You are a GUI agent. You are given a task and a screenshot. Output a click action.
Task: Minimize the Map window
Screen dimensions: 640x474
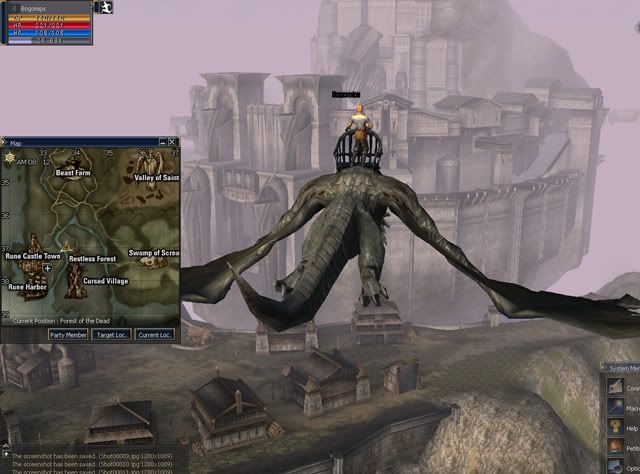(x=163, y=142)
